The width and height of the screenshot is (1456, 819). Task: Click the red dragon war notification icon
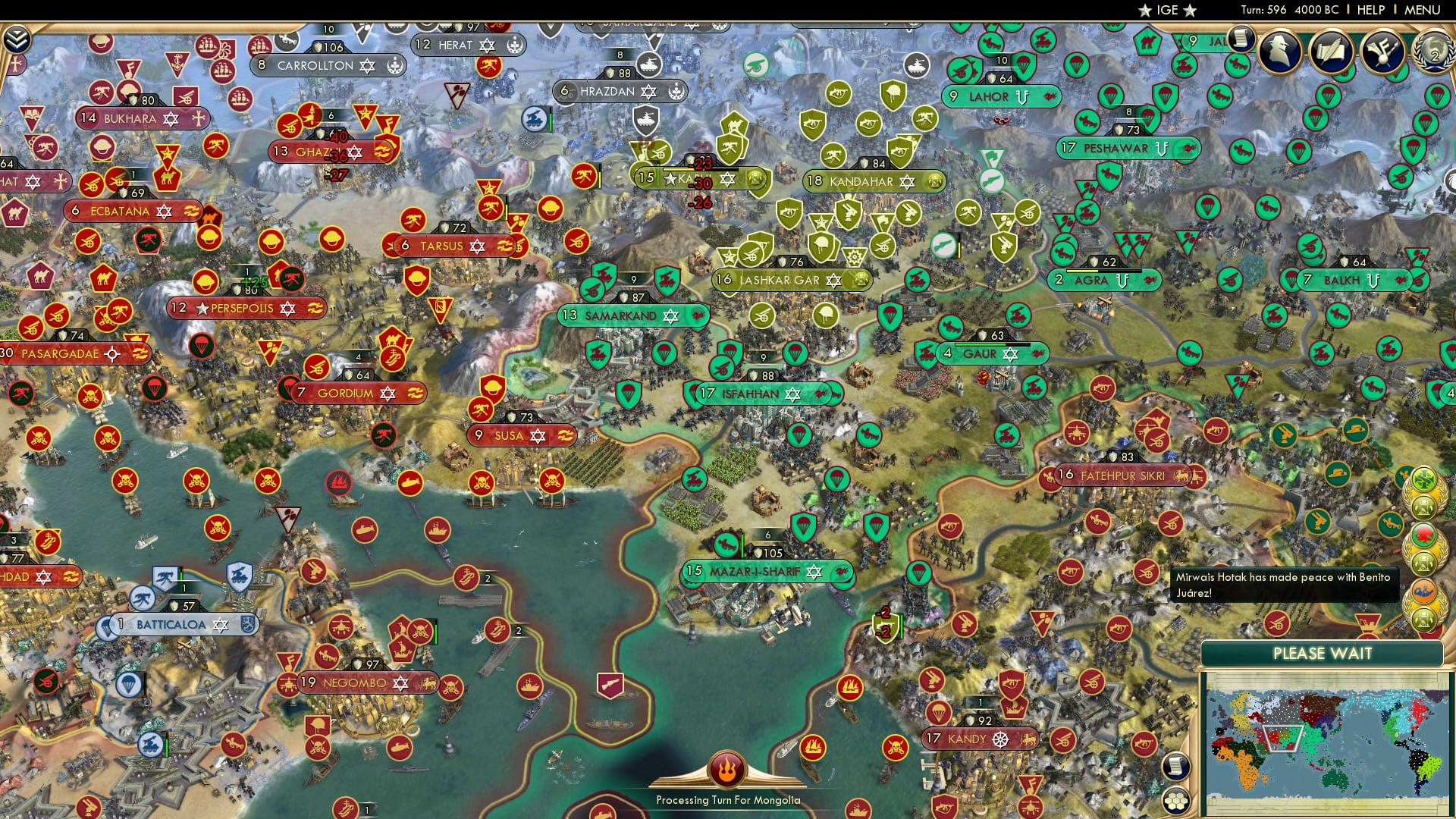[x=1423, y=533]
